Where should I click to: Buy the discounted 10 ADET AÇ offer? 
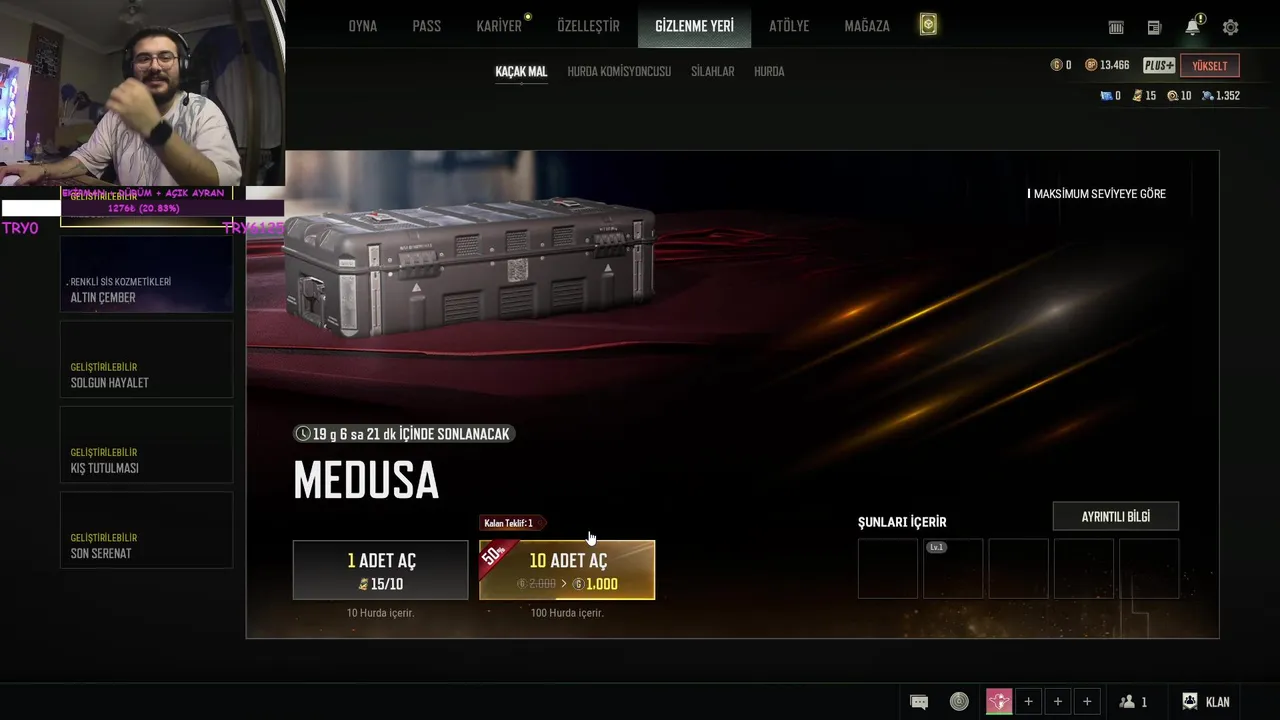tap(567, 570)
